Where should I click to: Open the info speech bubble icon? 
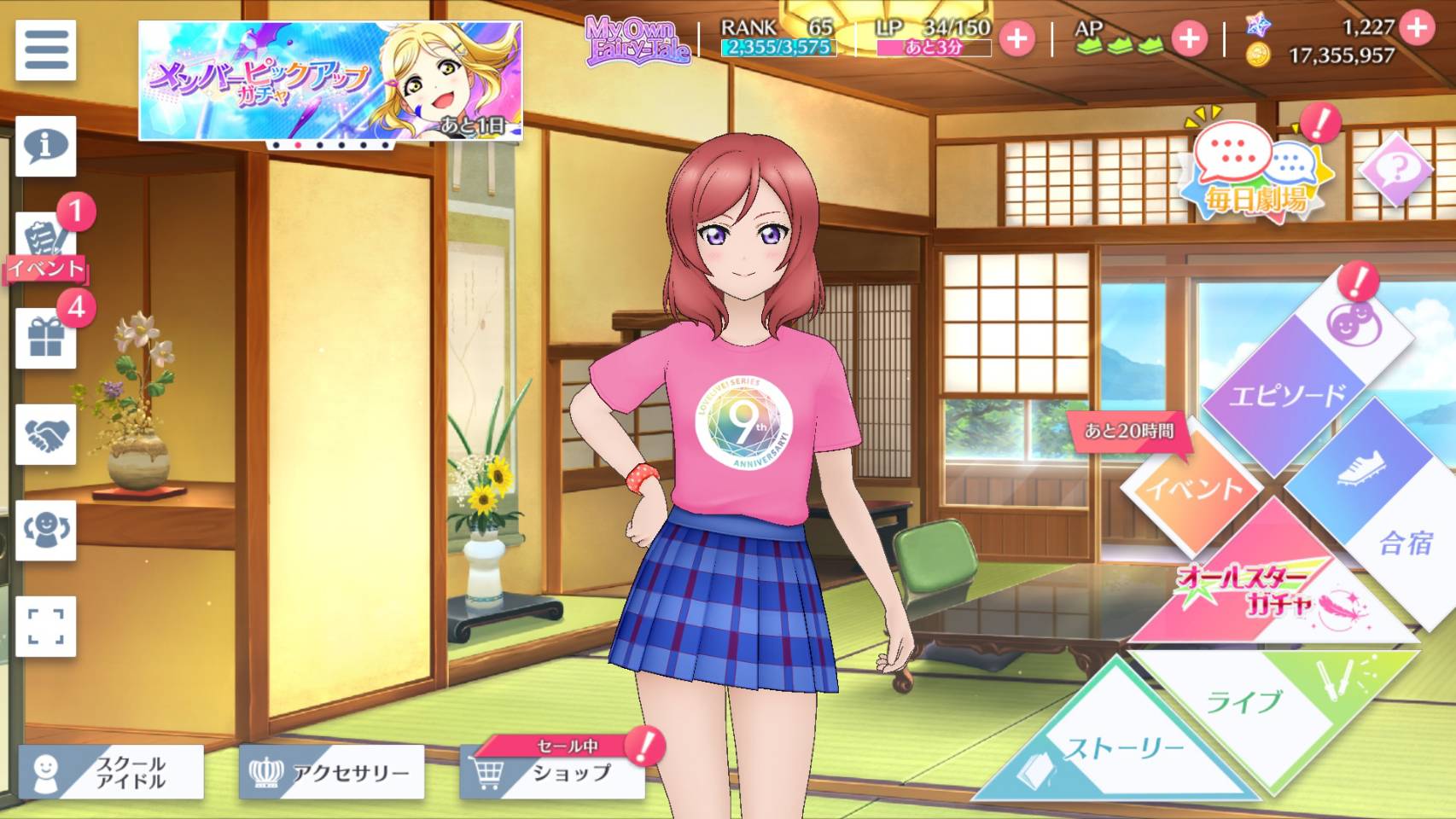pos(46,146)
